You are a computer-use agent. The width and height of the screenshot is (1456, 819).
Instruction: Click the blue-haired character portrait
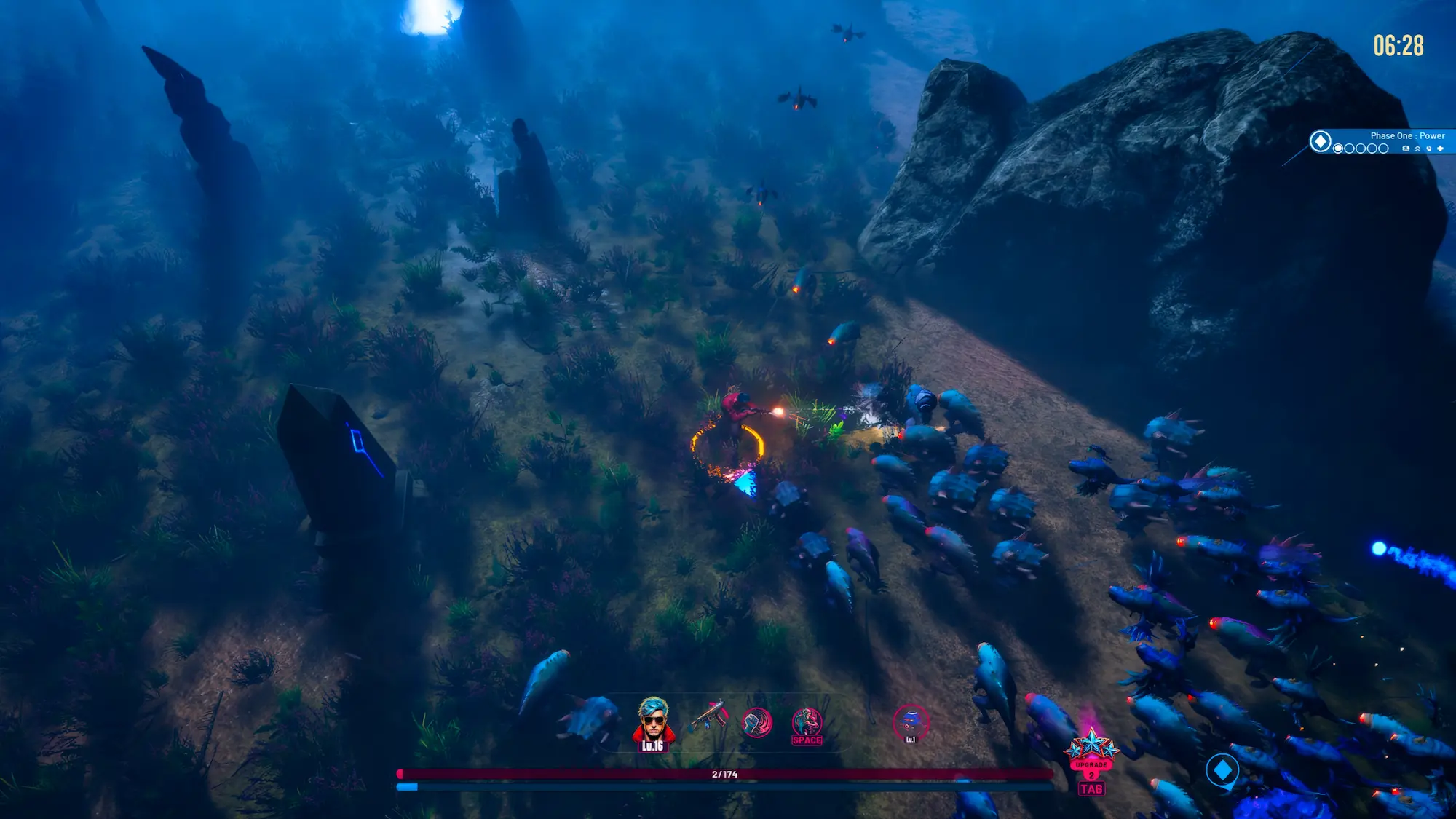652,720
